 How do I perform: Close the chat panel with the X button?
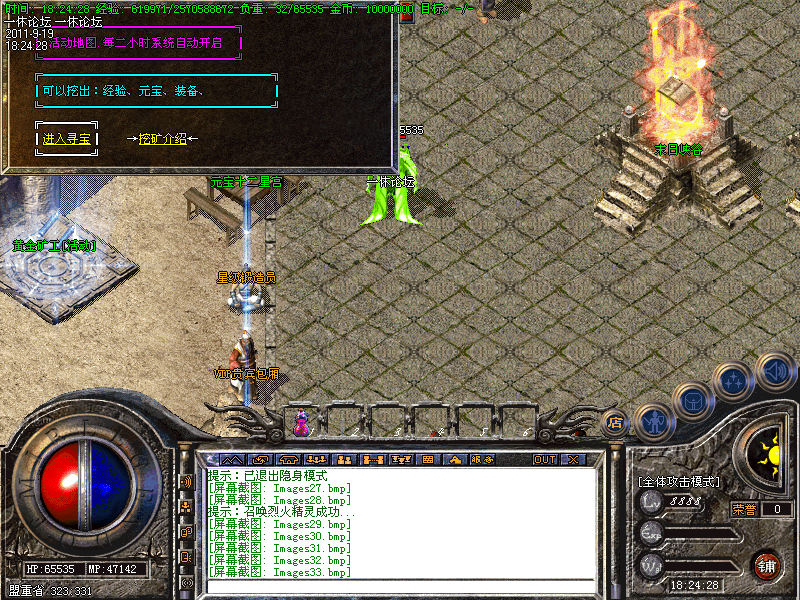click(x=573, y=460)
